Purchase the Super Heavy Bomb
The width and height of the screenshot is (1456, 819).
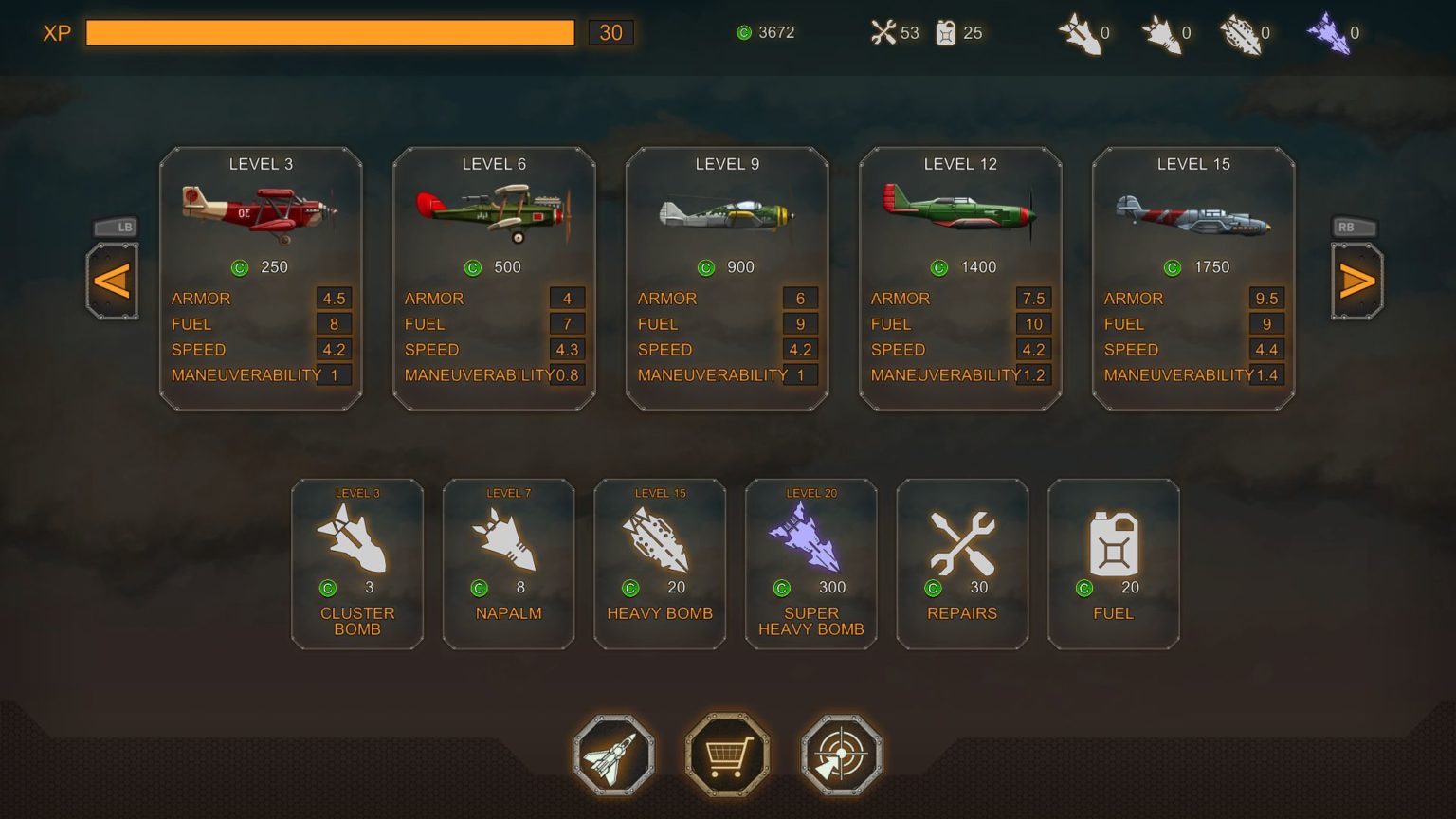811,564
